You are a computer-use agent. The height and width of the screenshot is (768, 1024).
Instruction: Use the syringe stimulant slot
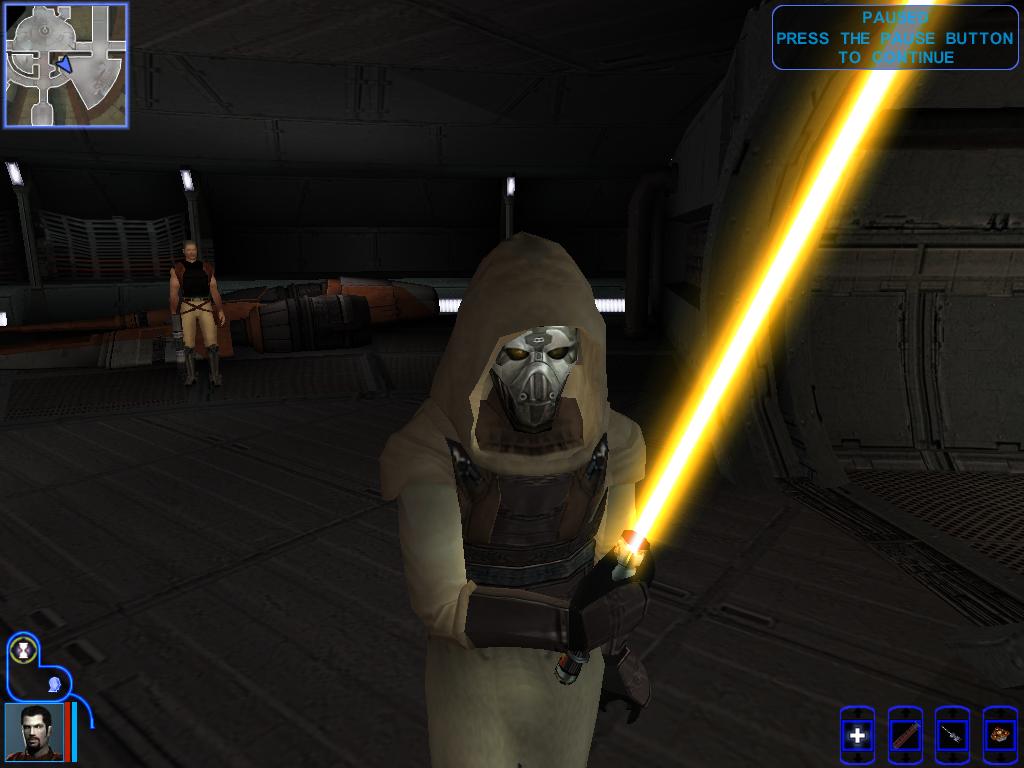point(952,737)
